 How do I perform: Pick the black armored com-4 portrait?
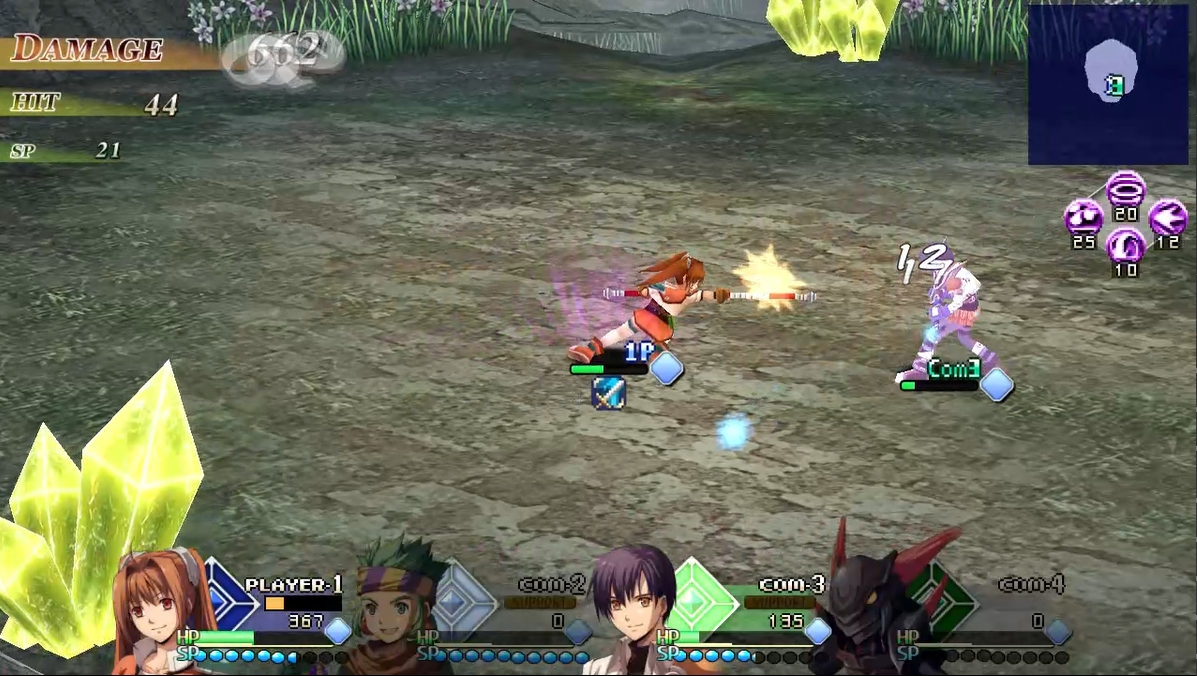(x=868, y=610)
